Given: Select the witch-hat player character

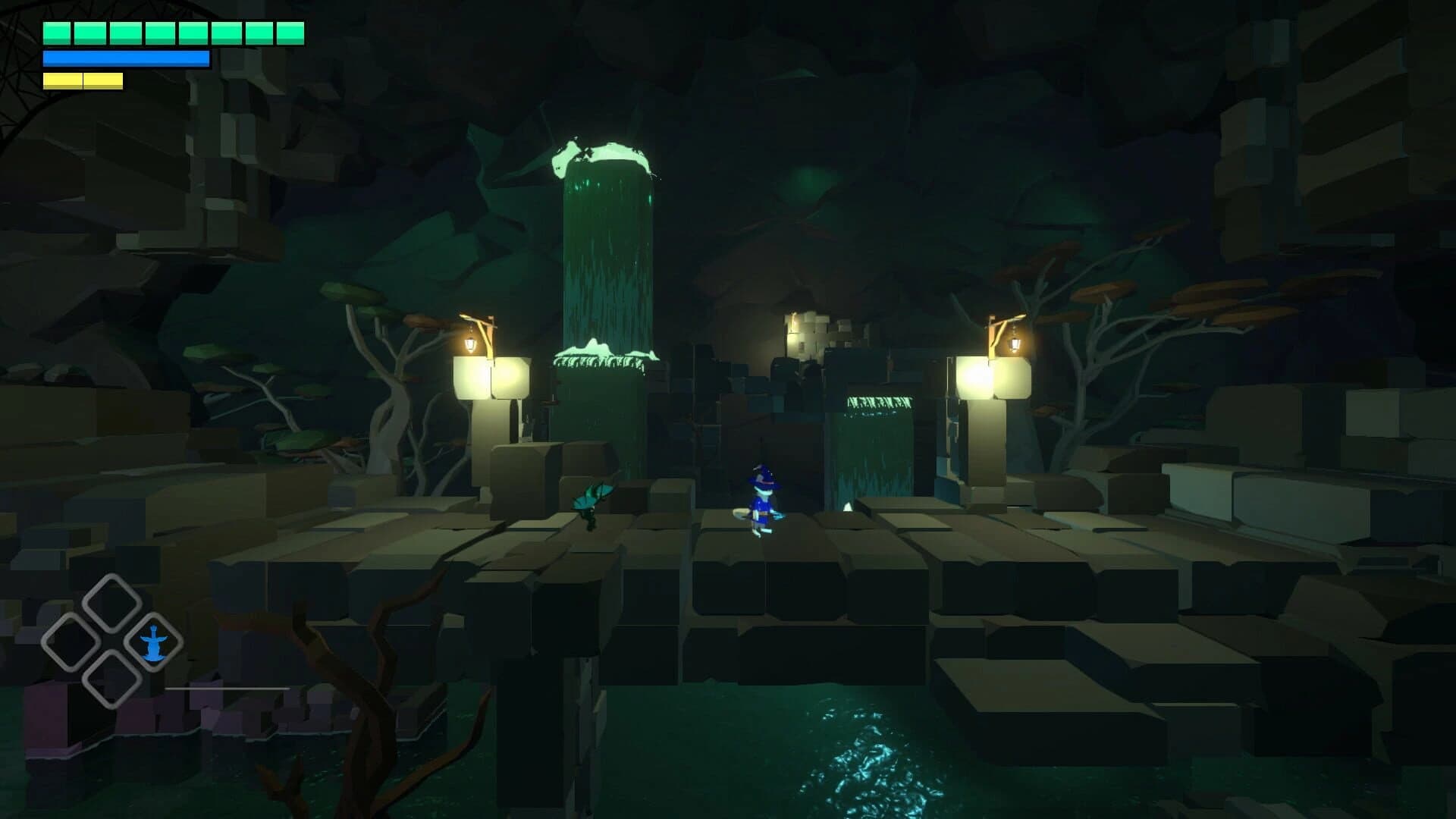Looking at the screenshot, I should point(762,500).
